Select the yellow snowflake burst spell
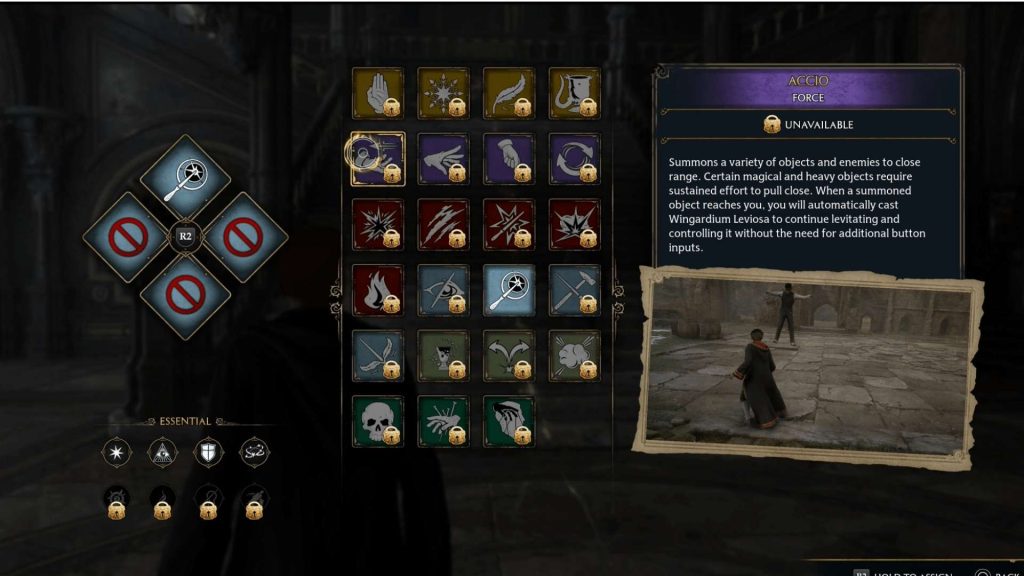 pyautogui.click(x=443, y=93)
